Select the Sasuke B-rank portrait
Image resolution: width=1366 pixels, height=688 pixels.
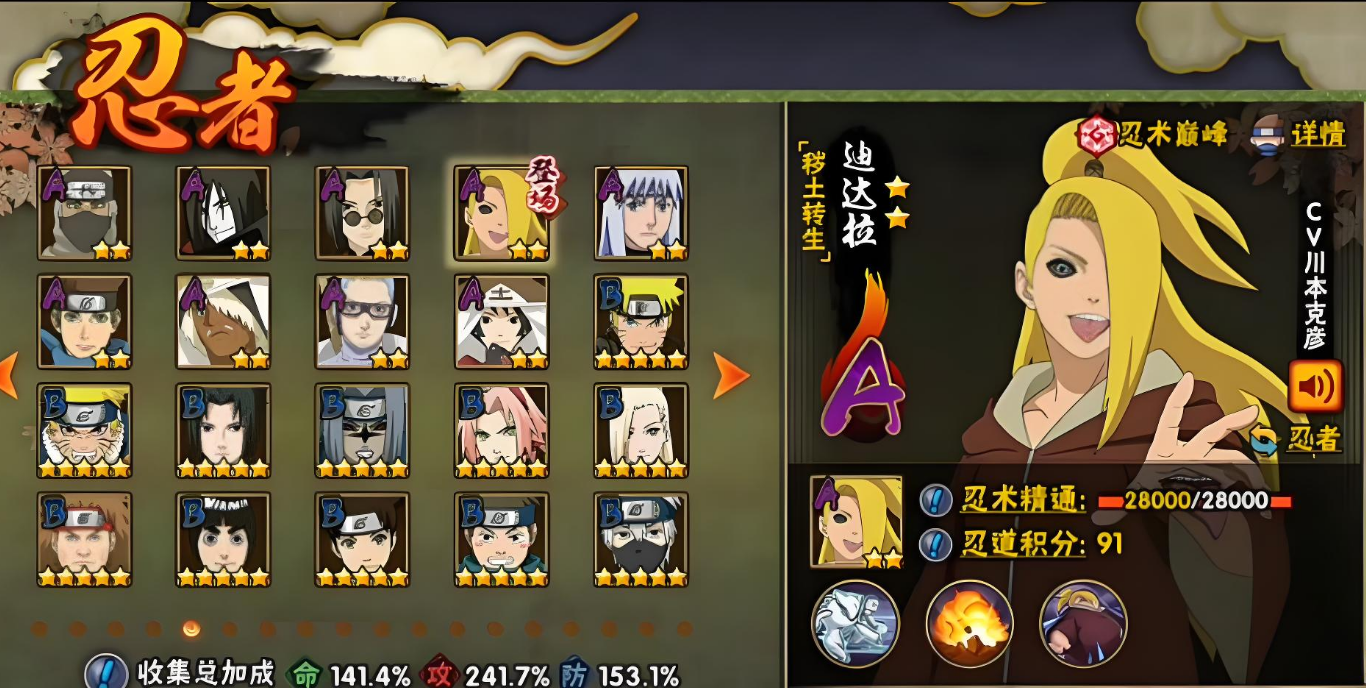coord(223,431)
